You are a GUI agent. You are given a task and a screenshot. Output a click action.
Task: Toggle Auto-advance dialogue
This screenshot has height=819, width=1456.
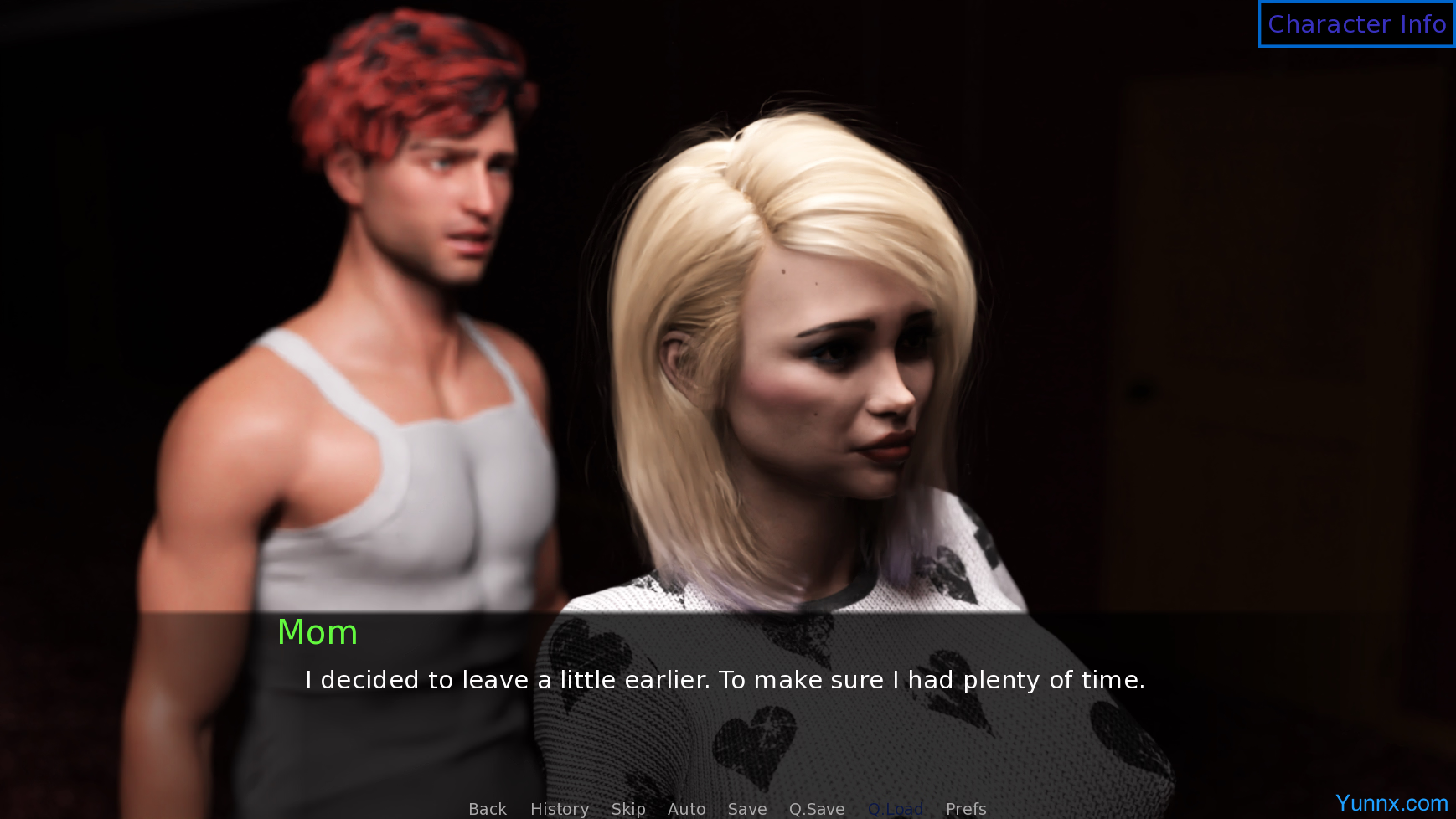(x=686, y=809)
